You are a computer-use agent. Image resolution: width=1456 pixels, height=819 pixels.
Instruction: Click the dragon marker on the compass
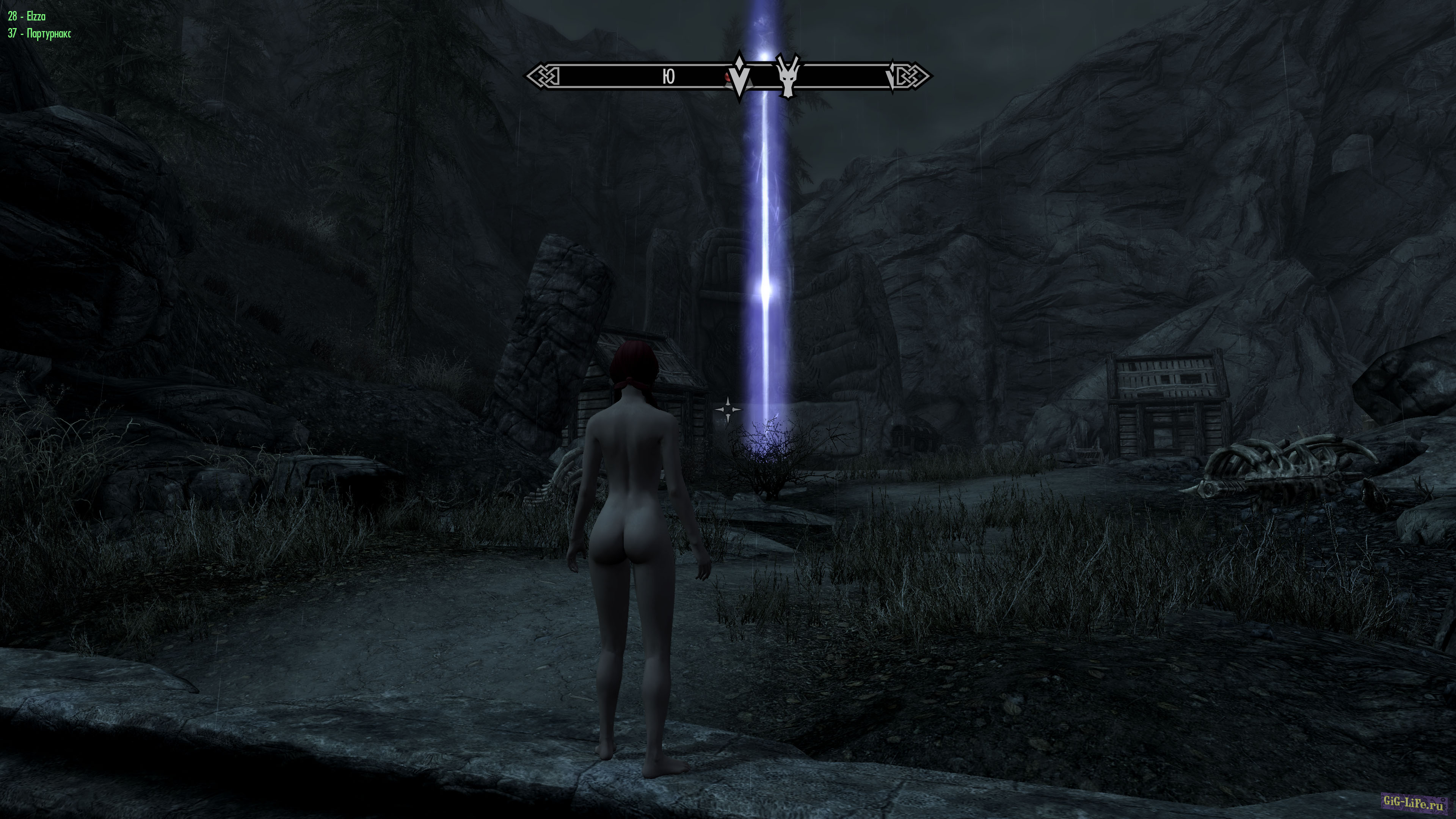coord(788,75)
